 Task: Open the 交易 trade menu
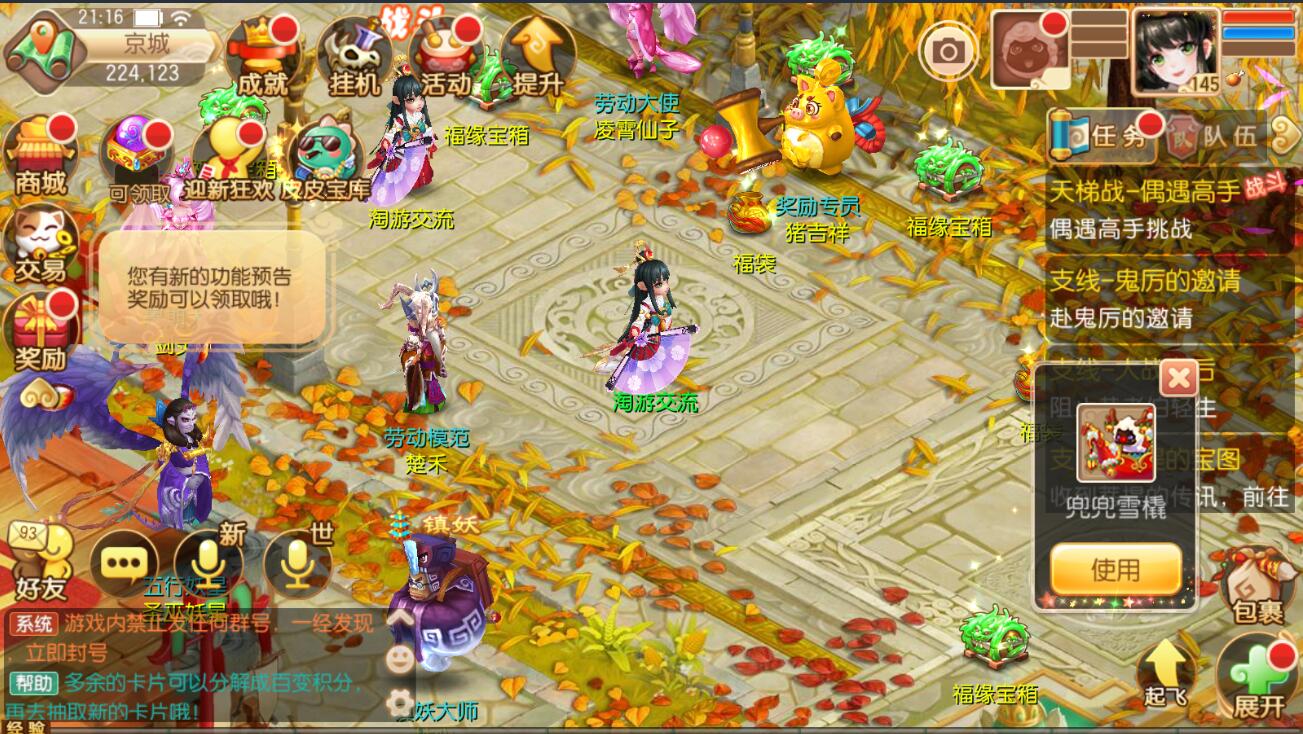pyautogui.click(x=41, y=245)
